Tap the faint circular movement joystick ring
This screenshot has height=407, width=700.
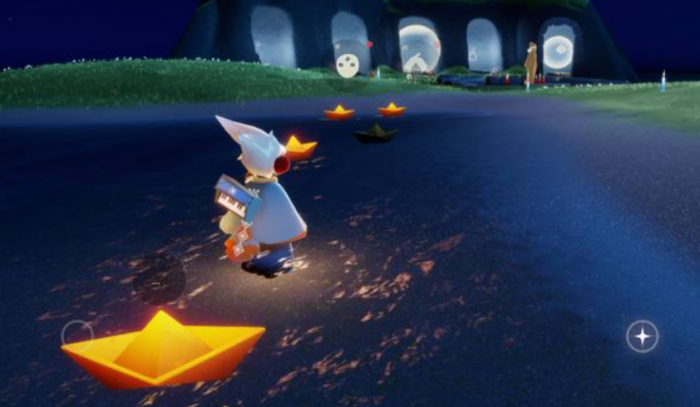click(76, 333)
